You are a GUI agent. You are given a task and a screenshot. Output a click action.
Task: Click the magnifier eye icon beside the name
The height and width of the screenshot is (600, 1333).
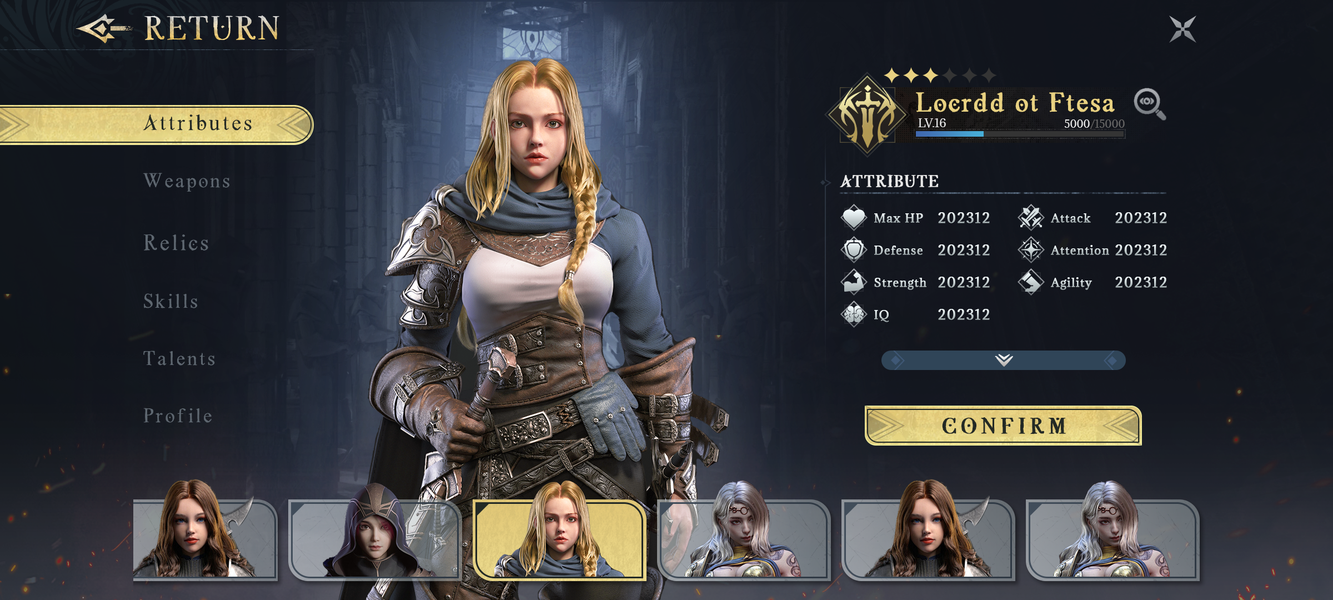click(x=1150, y=104)
